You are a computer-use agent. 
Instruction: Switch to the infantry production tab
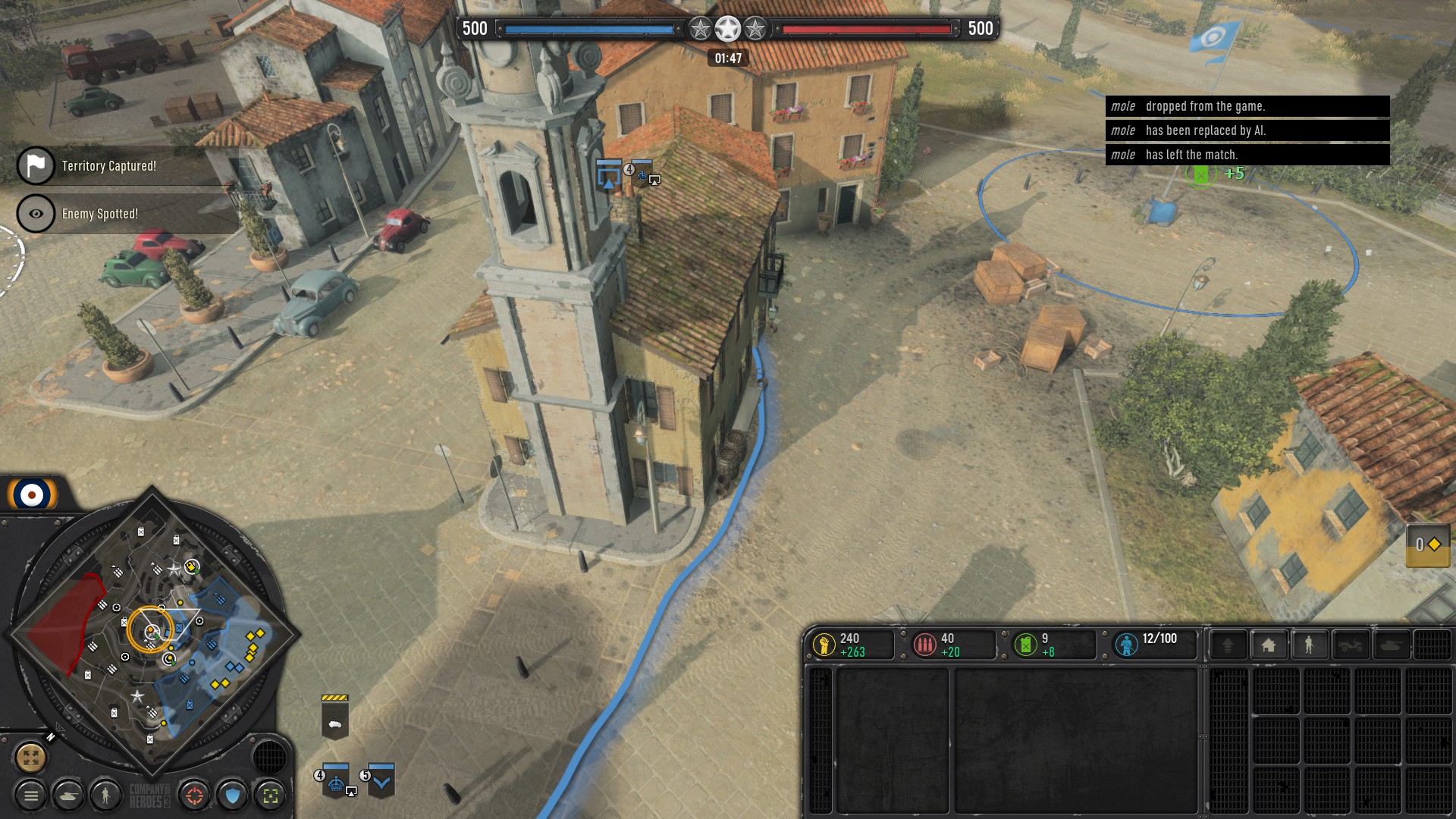pos(1309,645)
